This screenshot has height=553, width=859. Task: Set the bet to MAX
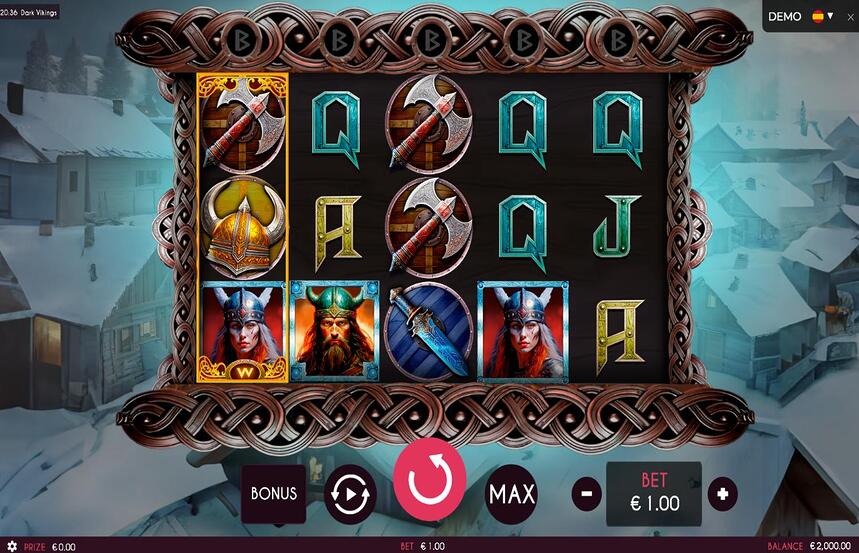[511, 493]
